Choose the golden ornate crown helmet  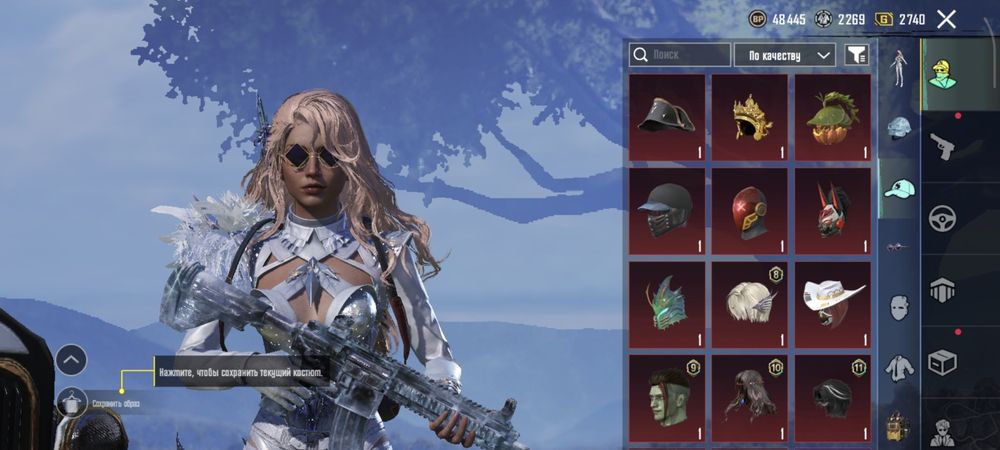(x=749, y=117)
